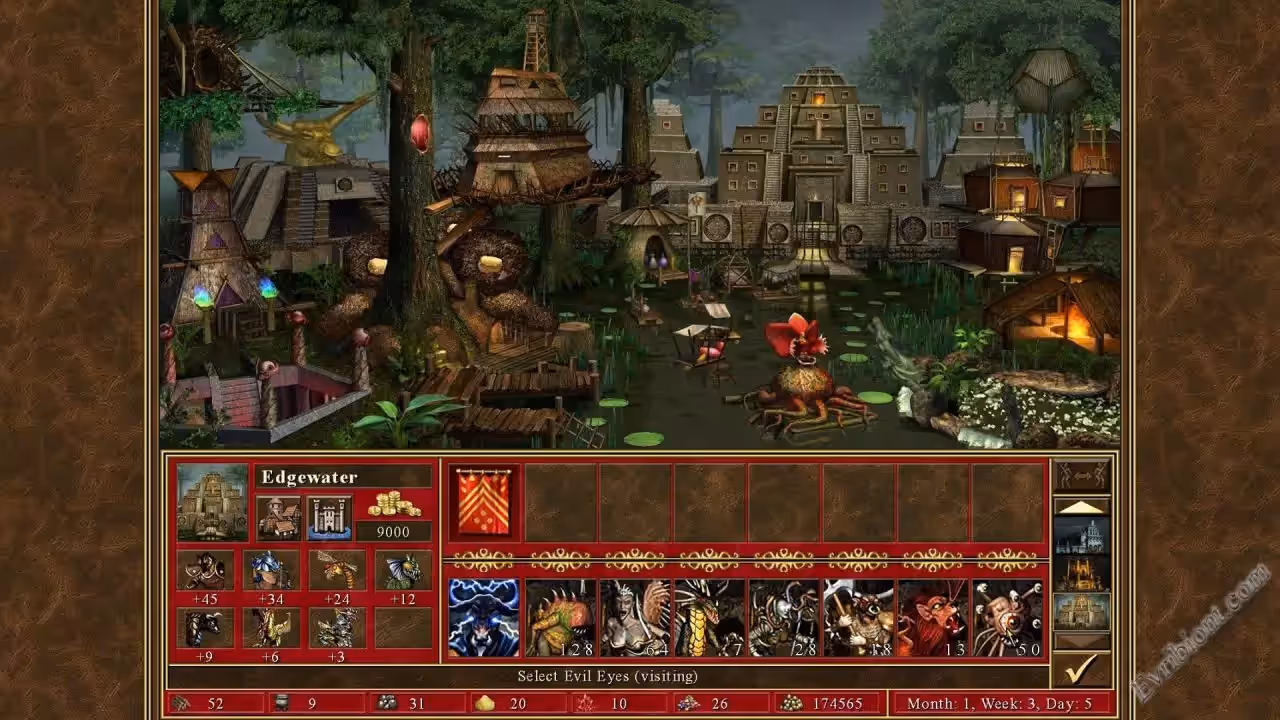This screenshot has height=720, width=1280.
Task: Click the lizardman growth icon showing +34
Action: point(271,570)
